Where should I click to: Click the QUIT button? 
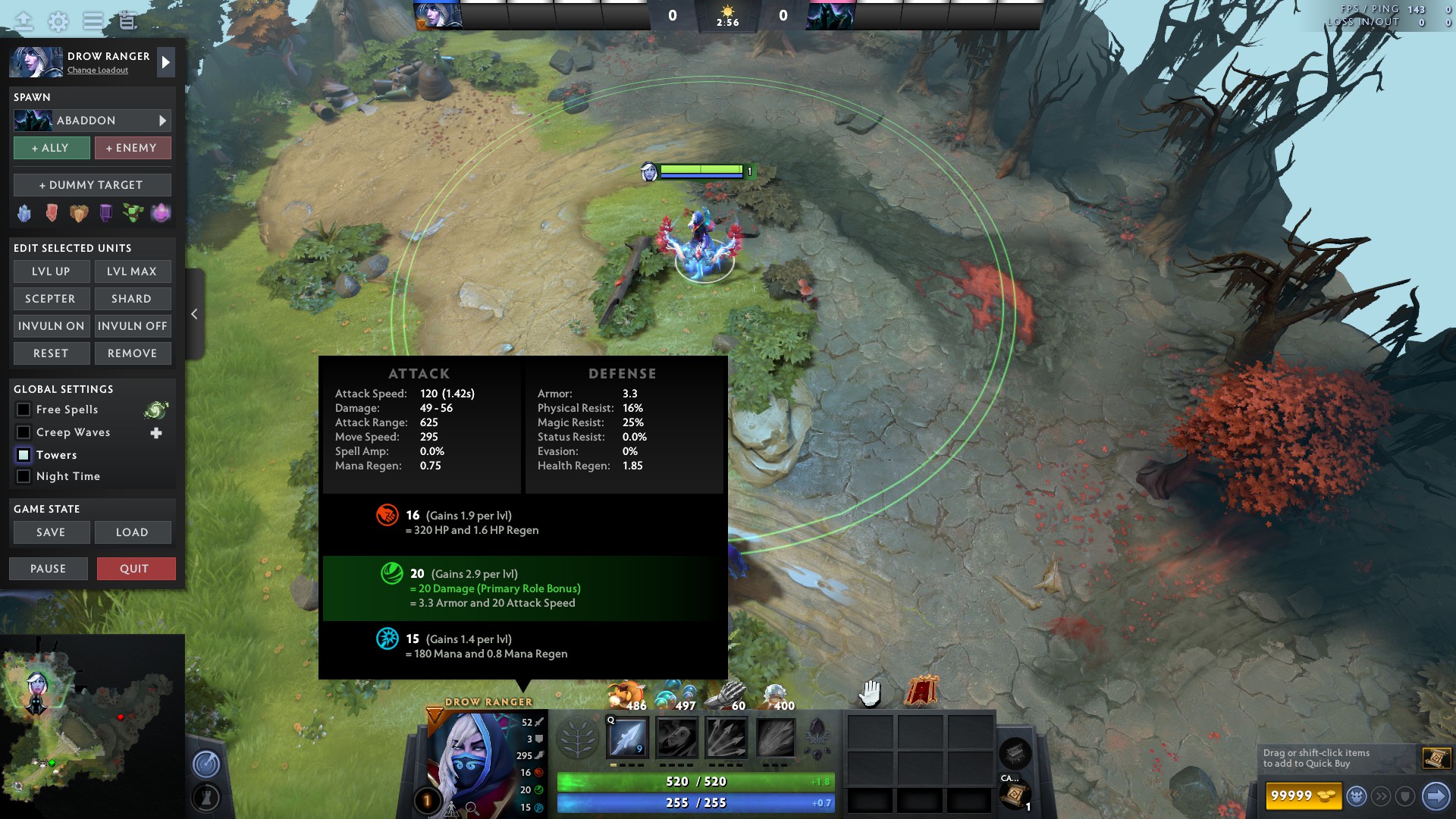pos(136,568)
